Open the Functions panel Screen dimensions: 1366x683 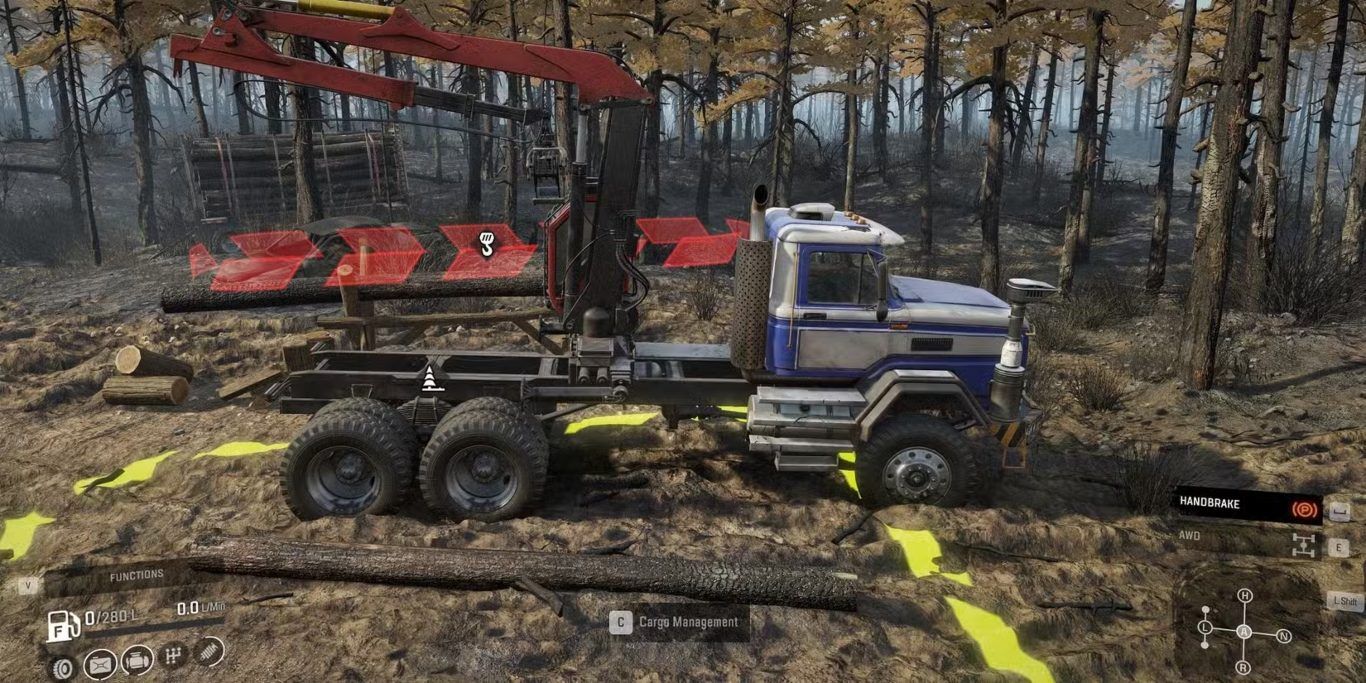pos(136,576)
